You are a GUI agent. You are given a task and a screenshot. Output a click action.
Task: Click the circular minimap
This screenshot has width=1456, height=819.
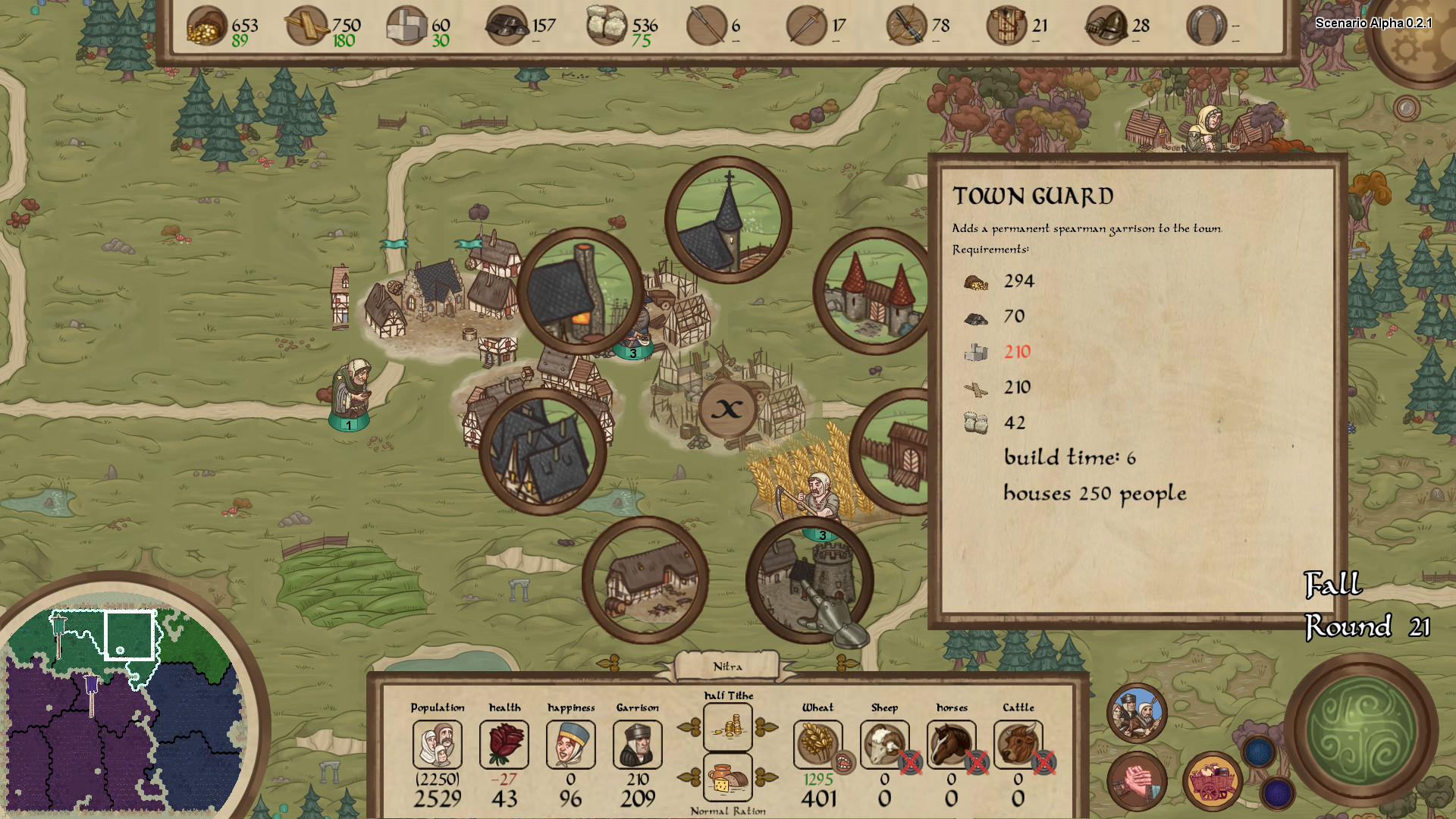click(121, 705)
